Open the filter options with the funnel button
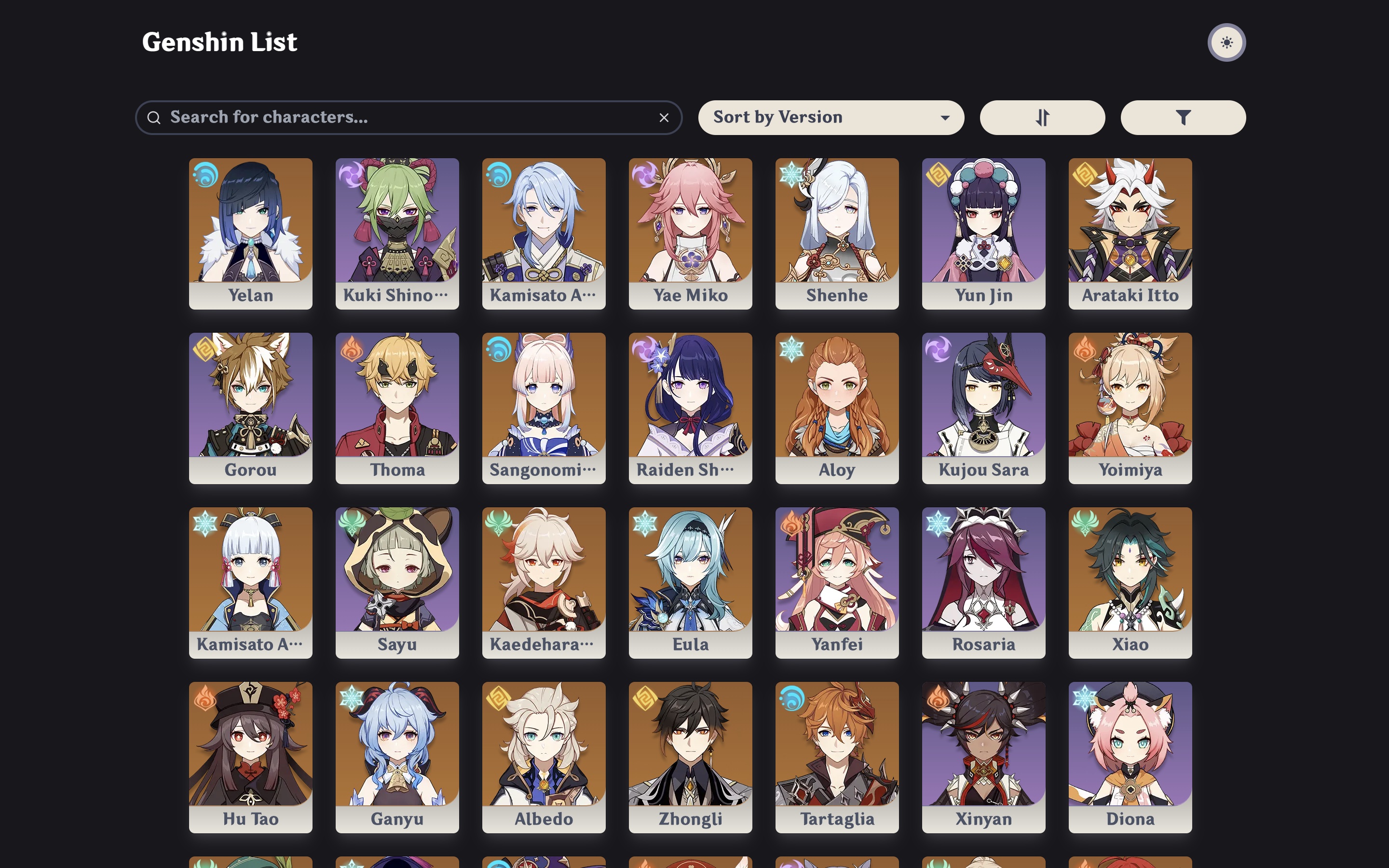1389x868 pixels. pyautogui.click(x=1183, y=117)
